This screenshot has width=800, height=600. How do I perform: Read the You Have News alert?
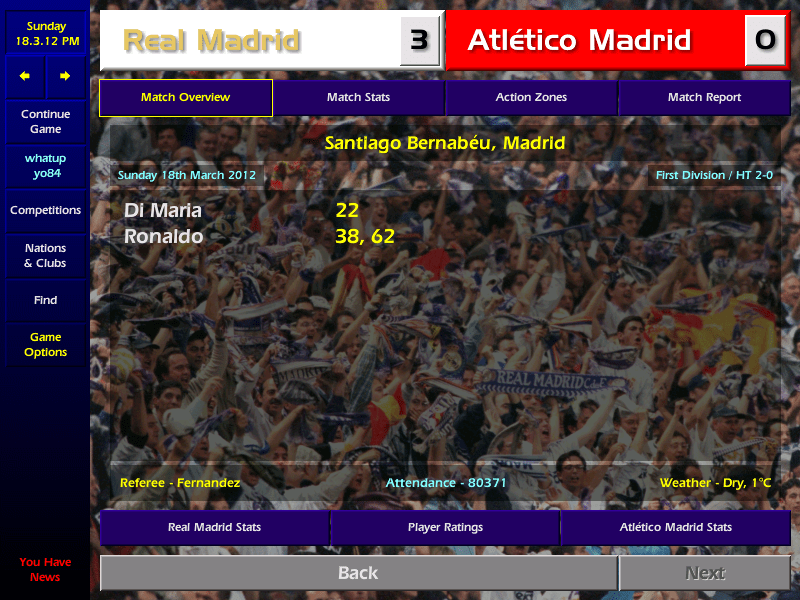coord(45,569)
